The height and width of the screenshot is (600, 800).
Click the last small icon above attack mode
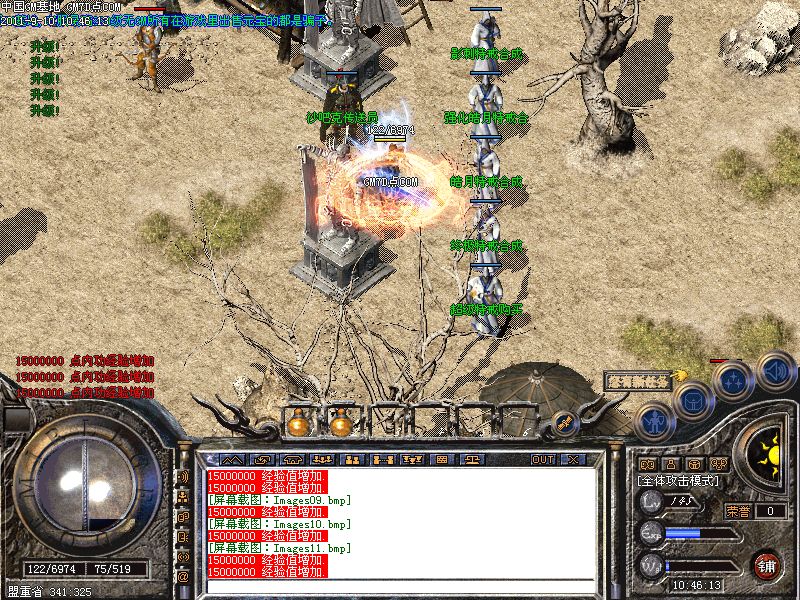pyautogui.click(x=718, y=464)
